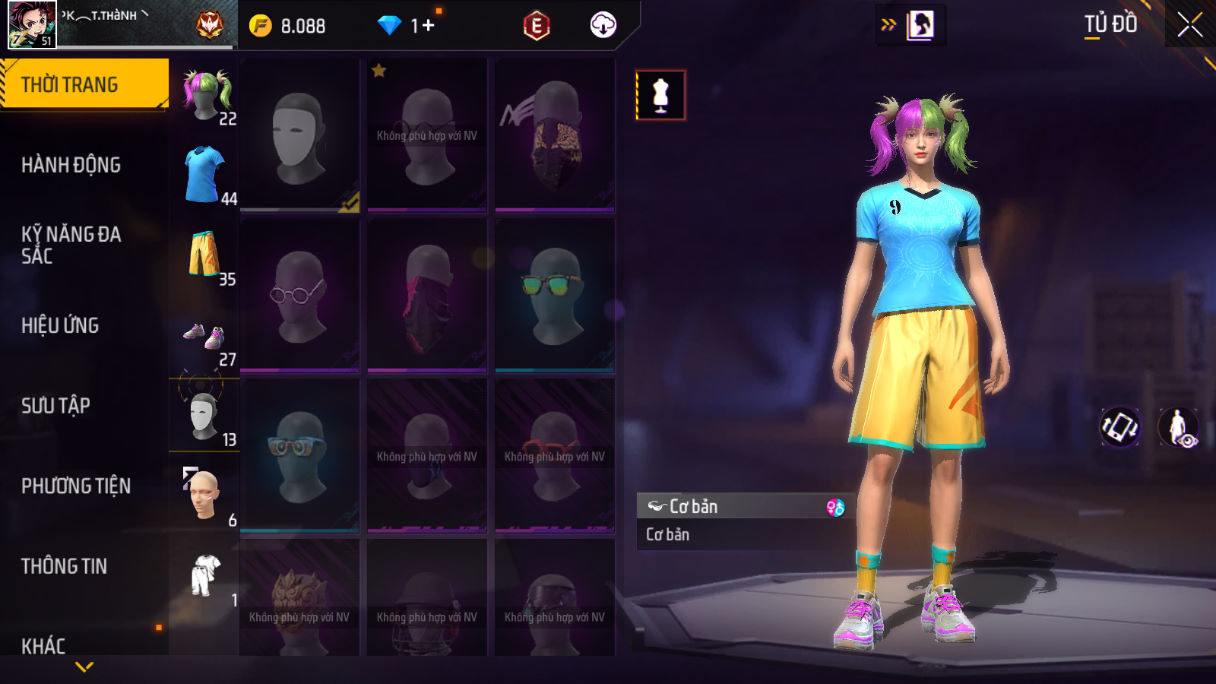Open the shoes category tab
Viewport: 1216px width, 684px height.
pos(204,336)
